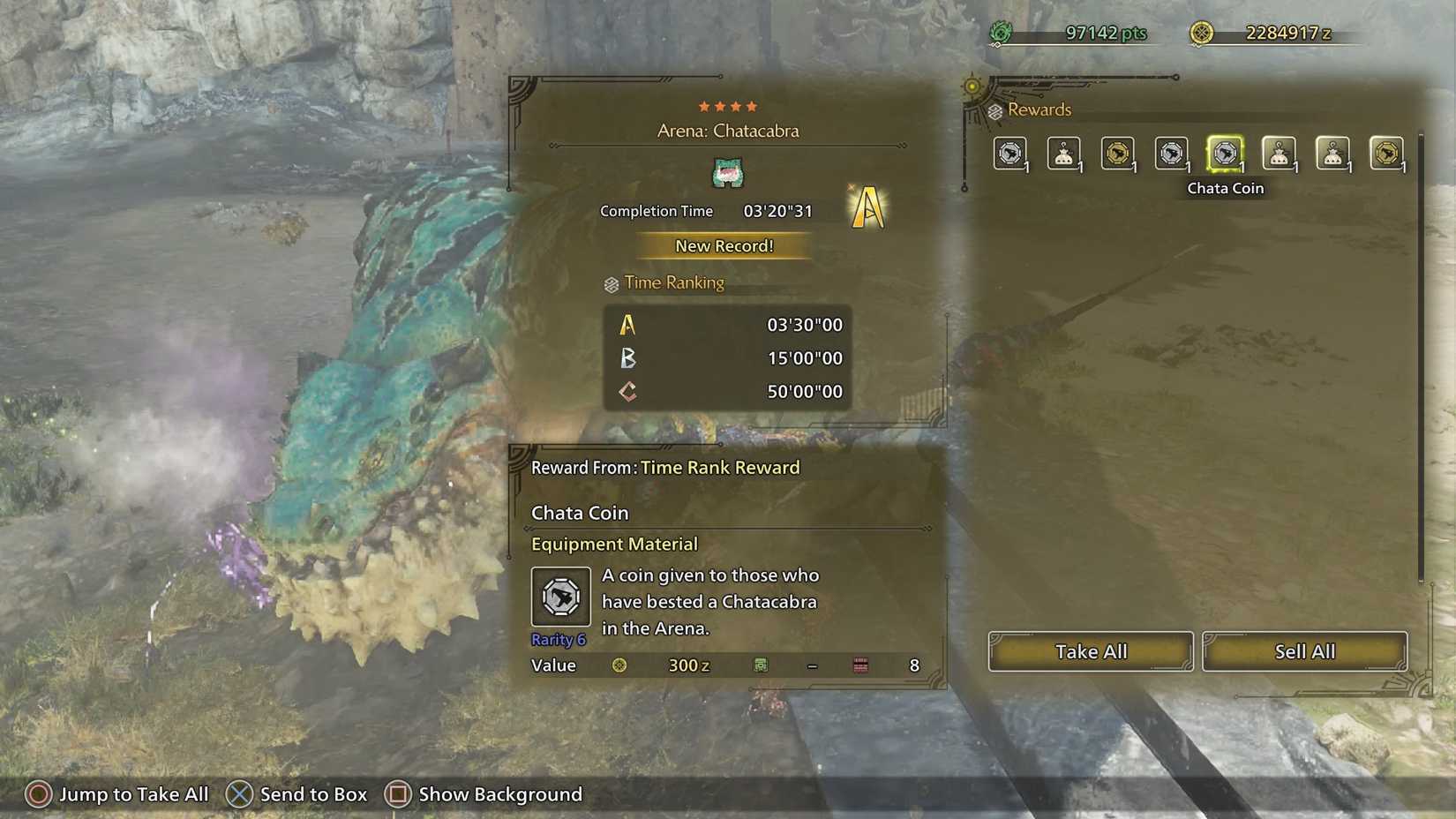Select the gold coin reward in third slot
Screen dimensions: 1456x819
coord(1119,152)
